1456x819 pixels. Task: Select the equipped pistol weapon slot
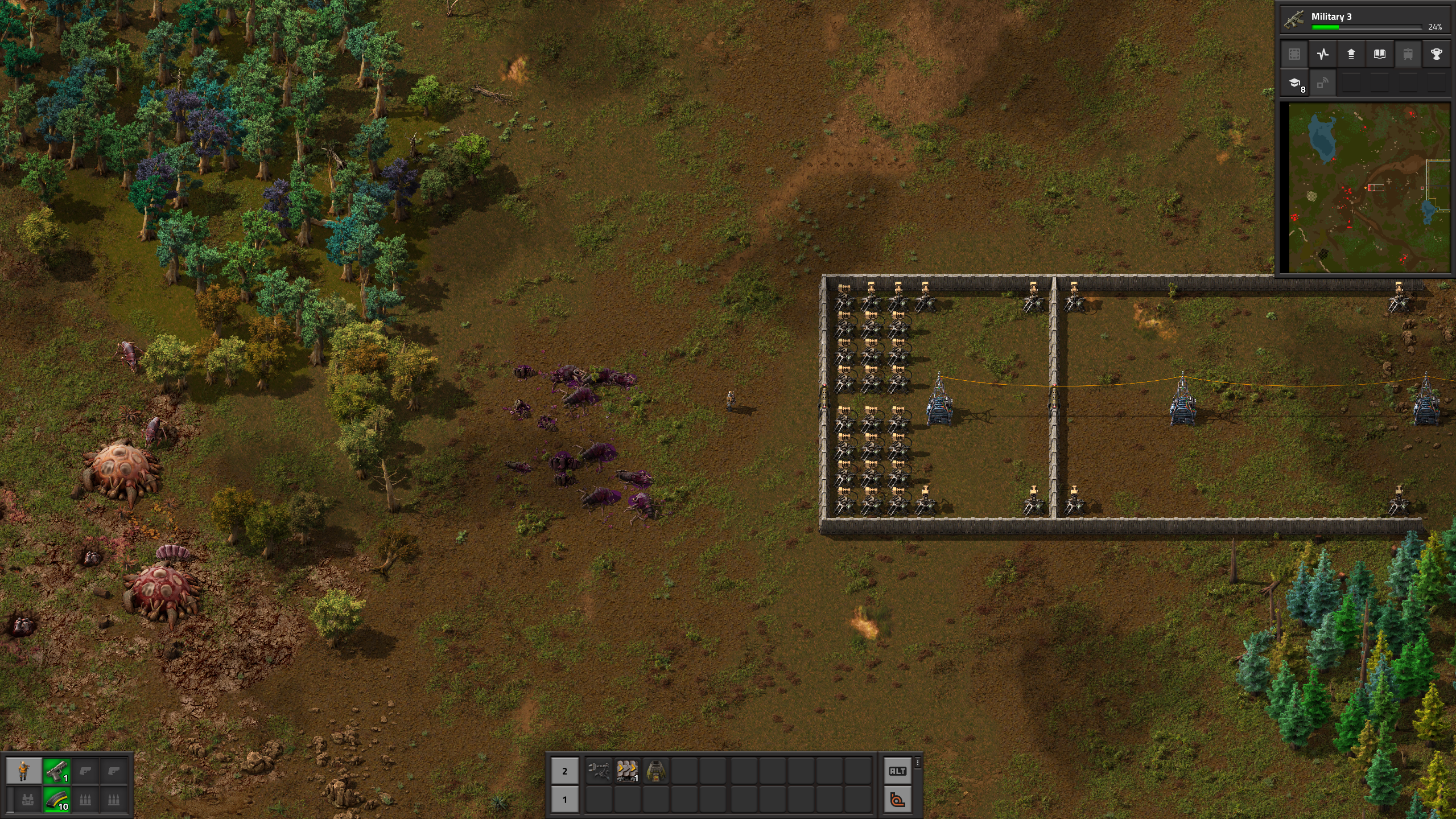pyautogui.click(x=56, y=771)
